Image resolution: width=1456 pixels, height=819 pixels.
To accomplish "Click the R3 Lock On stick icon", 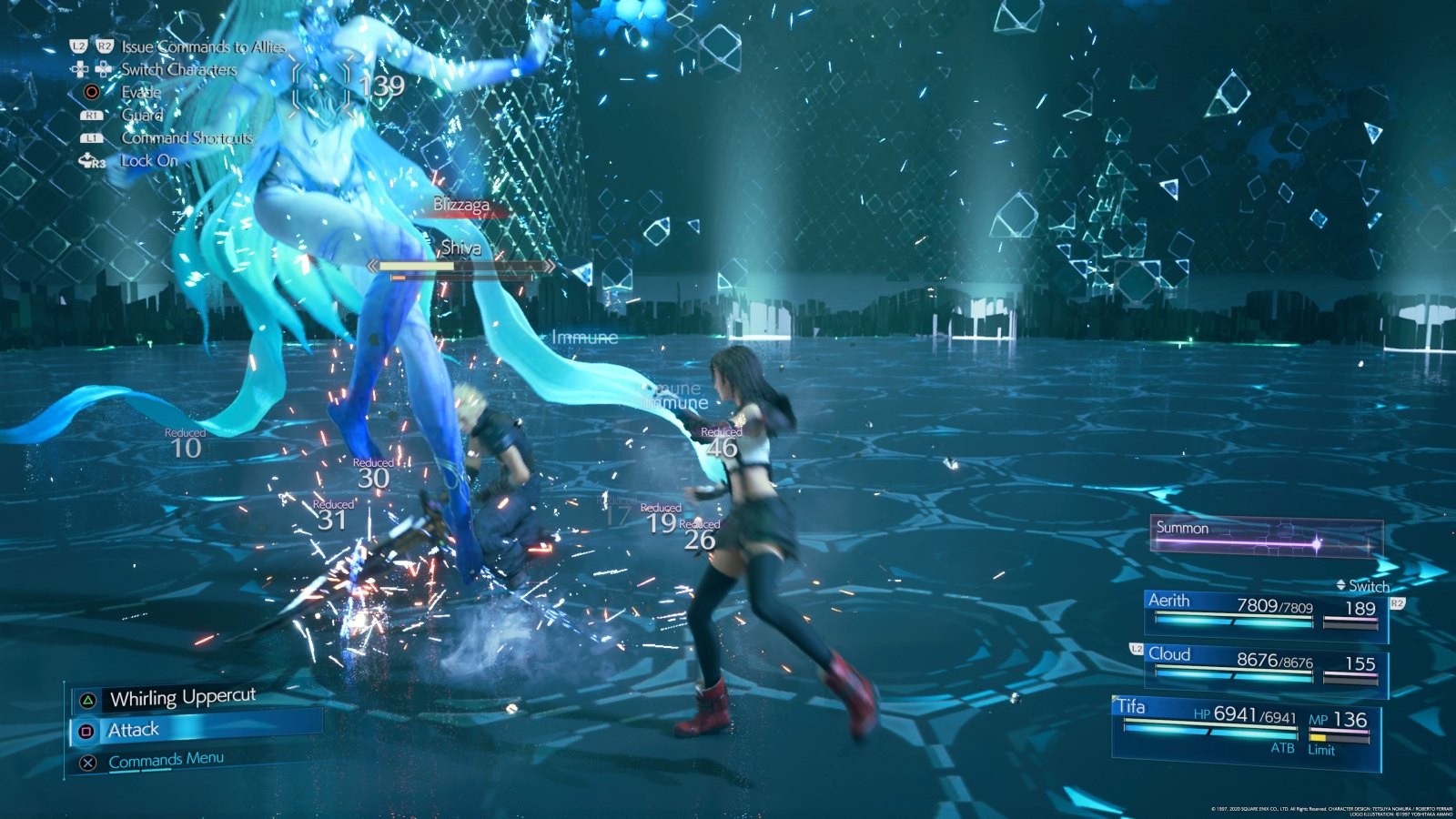I will click(91, 161).
